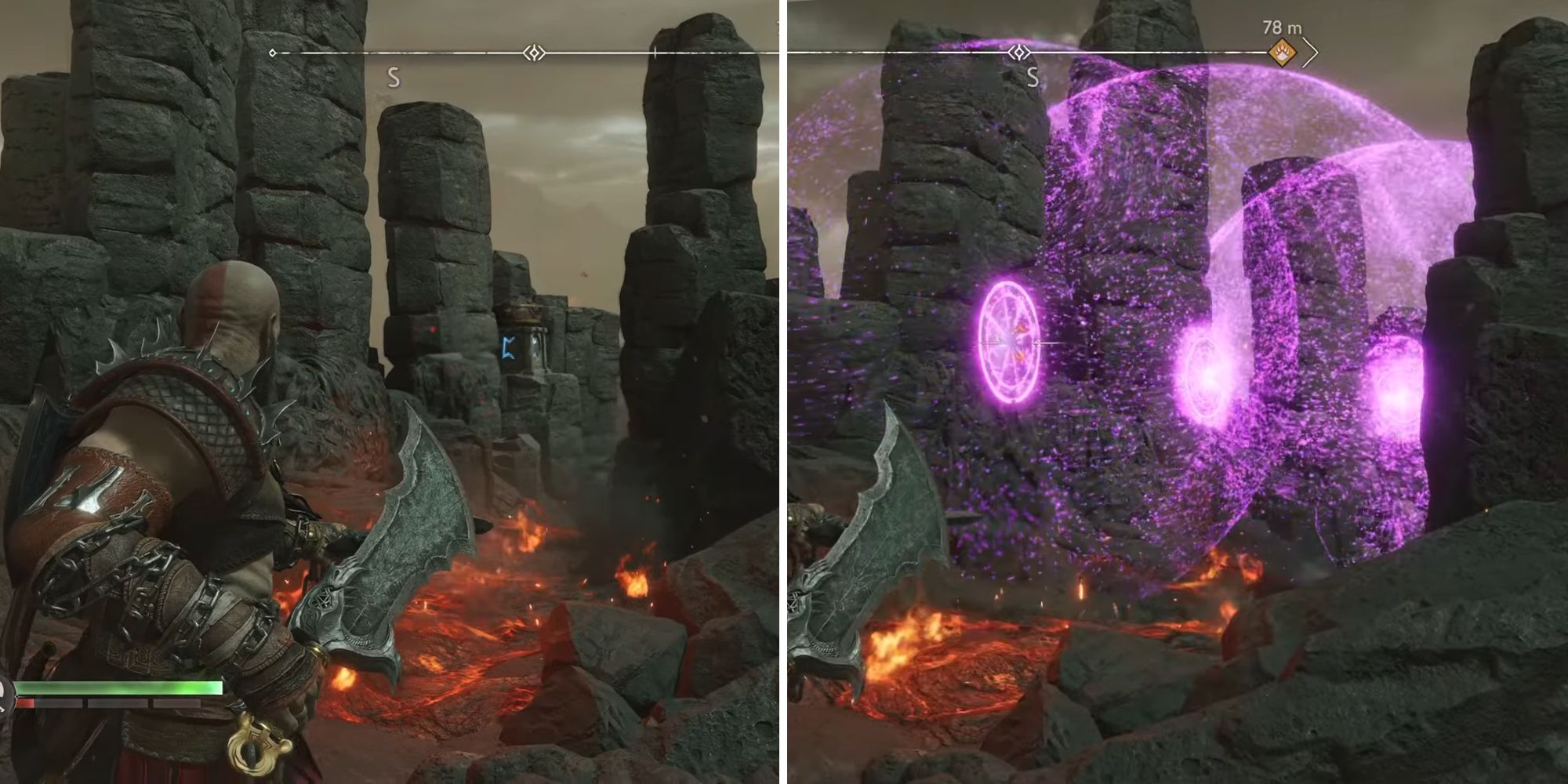Select the S heading on the right compass

pos(1031,76)
